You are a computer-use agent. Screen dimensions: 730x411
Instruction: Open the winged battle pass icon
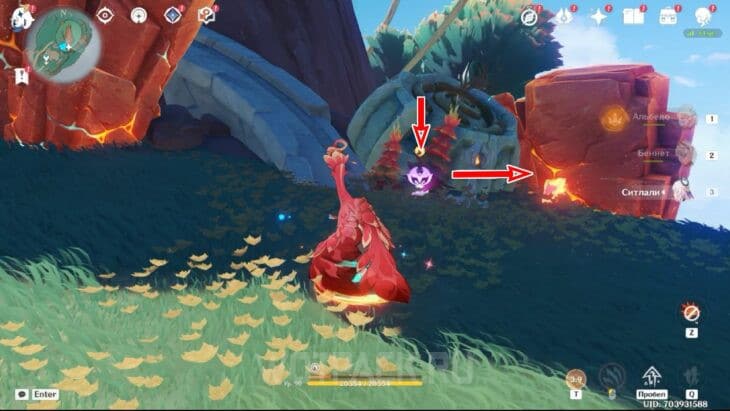pyautogui.click(x=565, y=16)
